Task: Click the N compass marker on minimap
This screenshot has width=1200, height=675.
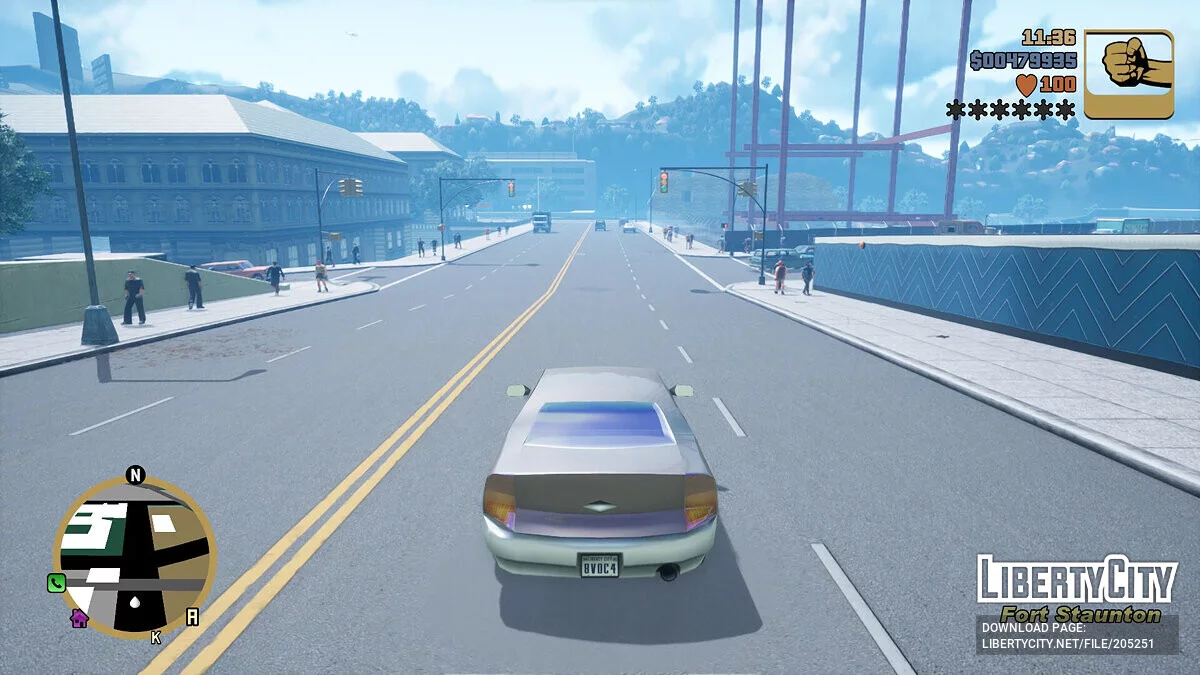Action: click(136, 475)
